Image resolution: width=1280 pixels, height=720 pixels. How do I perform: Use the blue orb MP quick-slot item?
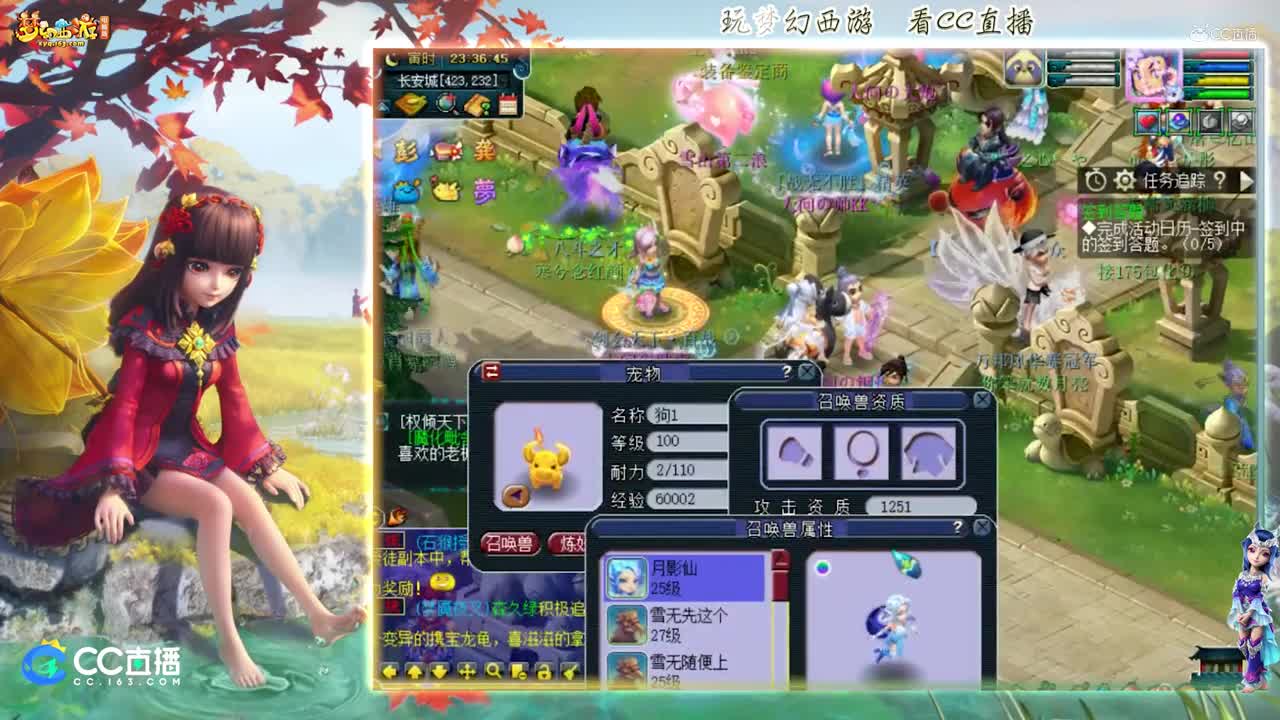tap(1179, 122)
